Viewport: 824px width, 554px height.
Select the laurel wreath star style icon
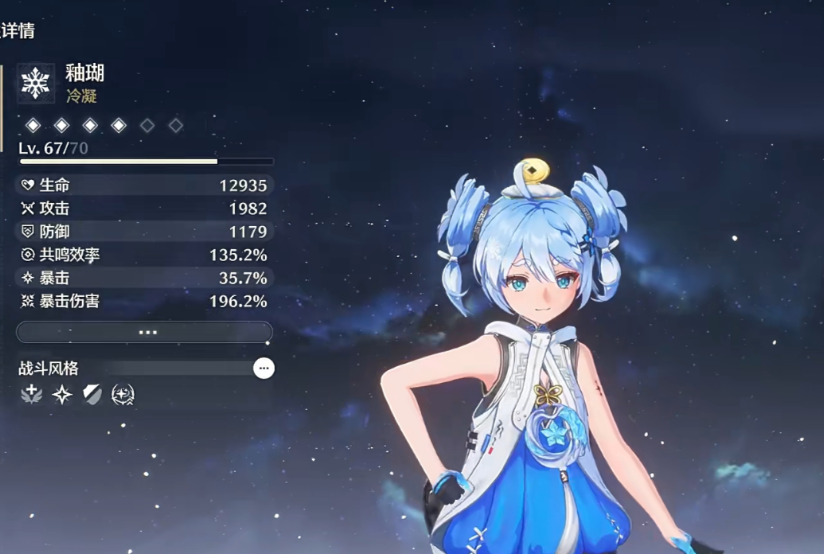[123, 395]
